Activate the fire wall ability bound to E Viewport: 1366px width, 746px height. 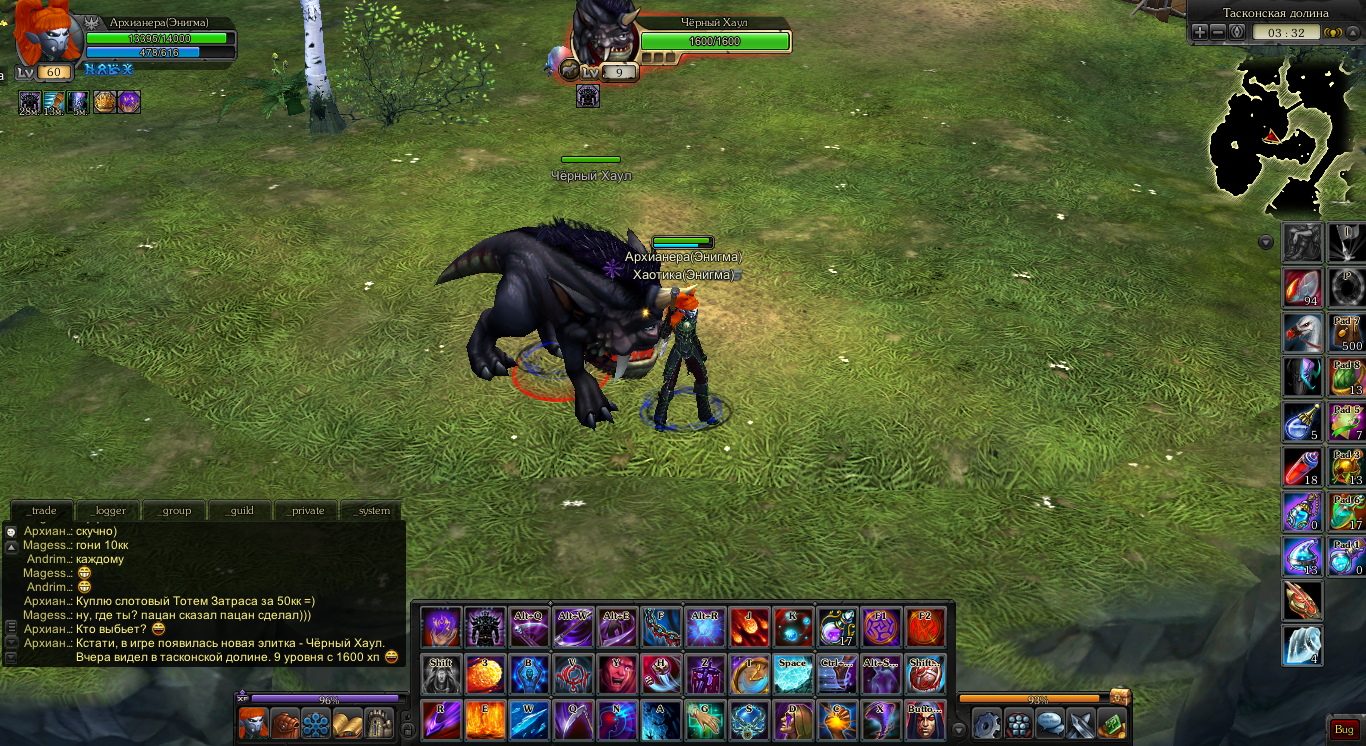click(485, 721)
